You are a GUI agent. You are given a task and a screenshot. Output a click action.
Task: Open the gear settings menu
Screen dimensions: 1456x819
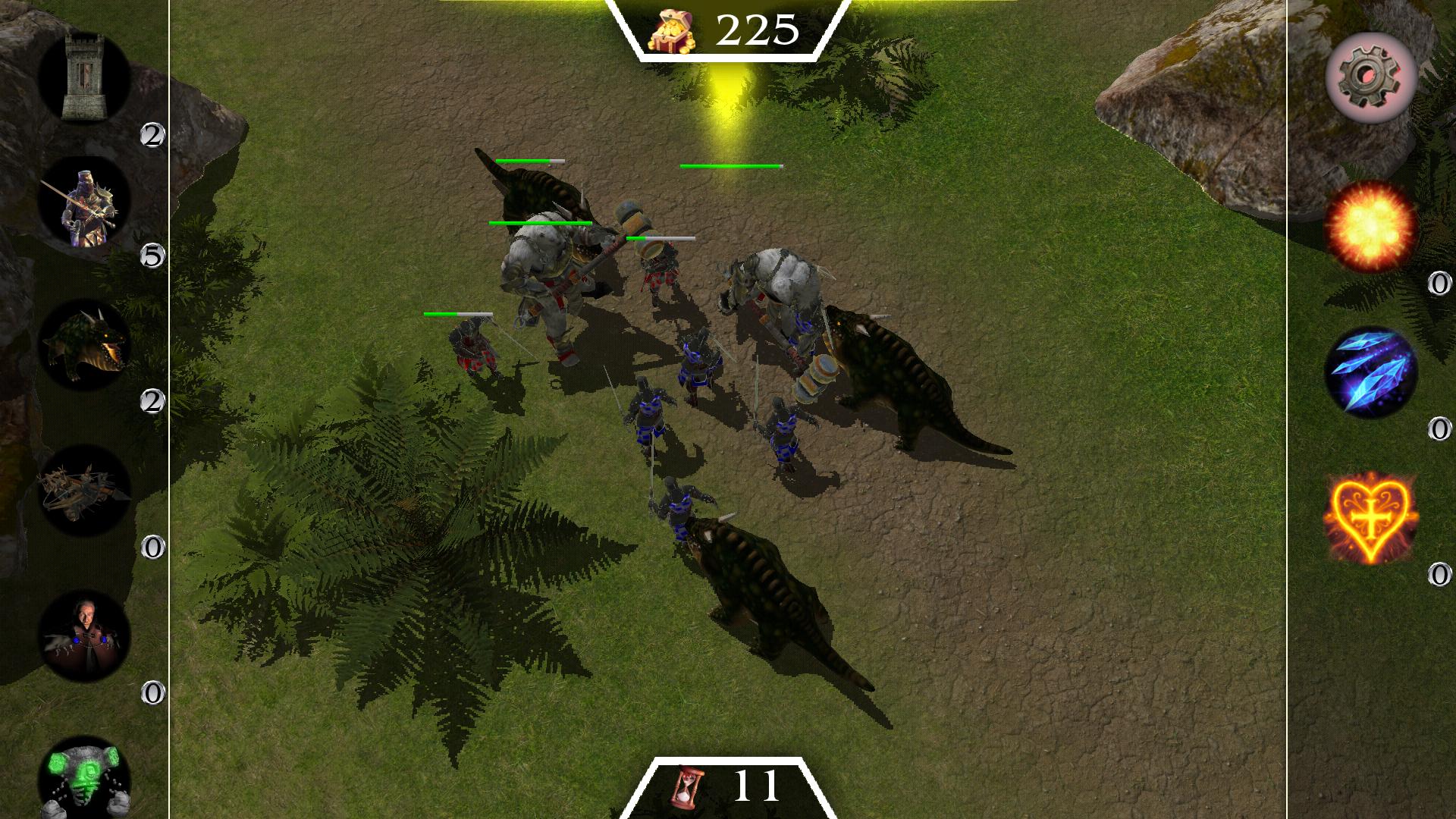click(x=1371, y=80)
